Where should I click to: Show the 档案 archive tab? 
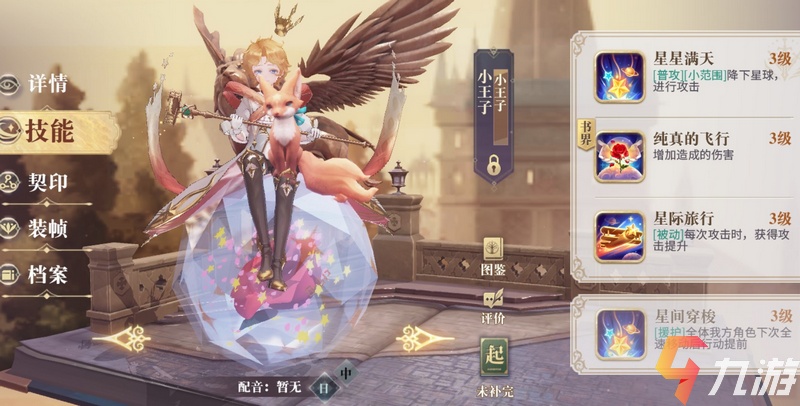(x=45, y=274)
